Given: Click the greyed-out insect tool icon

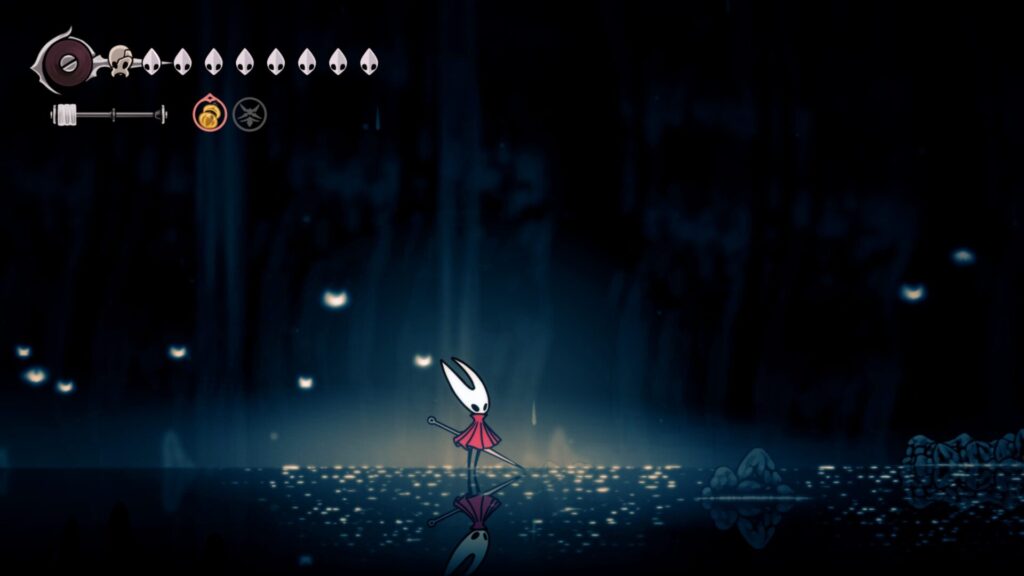Looking at the screenshot, I should [x=249, y=115].
